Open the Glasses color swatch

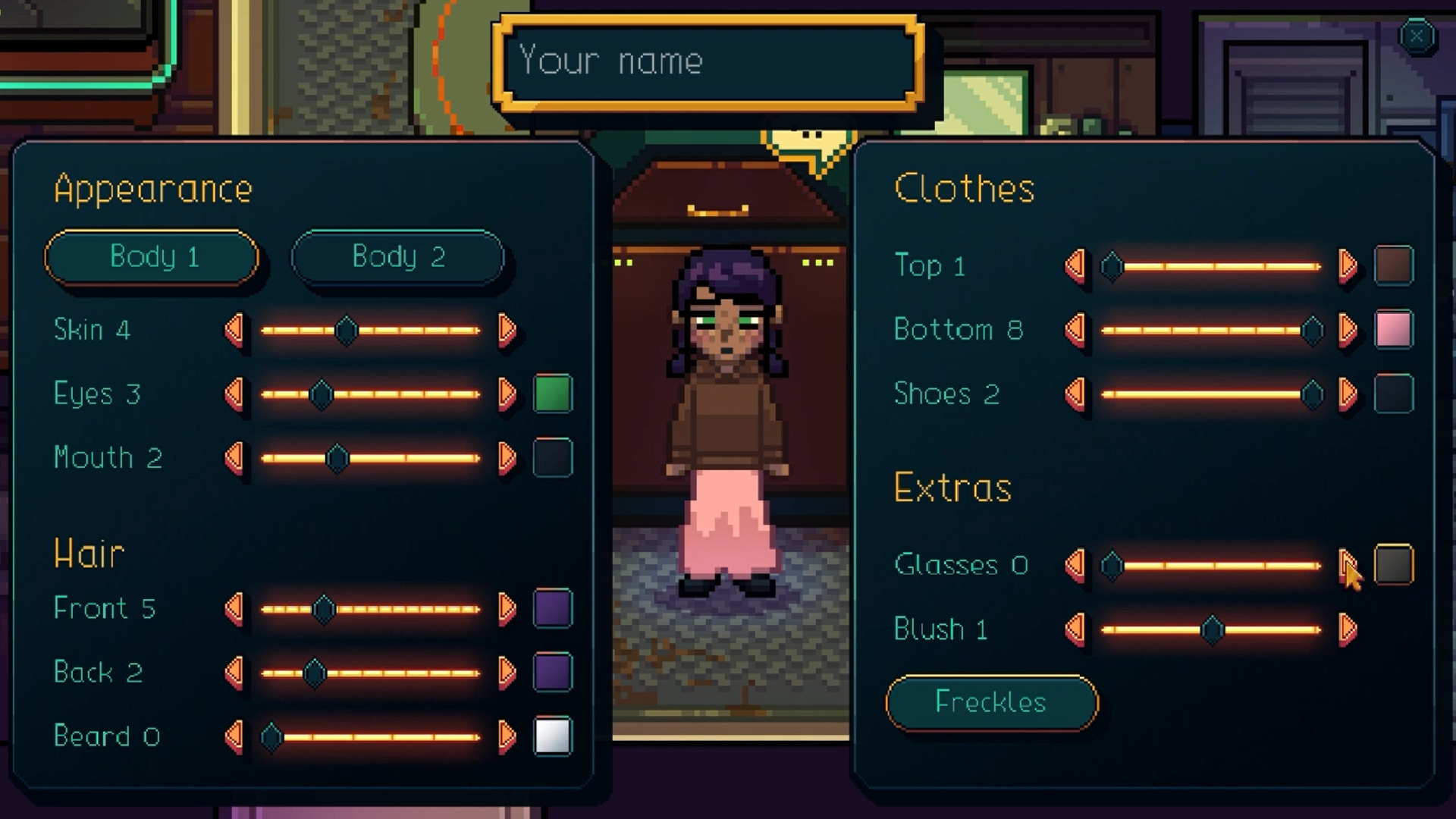coord(1394,565)
